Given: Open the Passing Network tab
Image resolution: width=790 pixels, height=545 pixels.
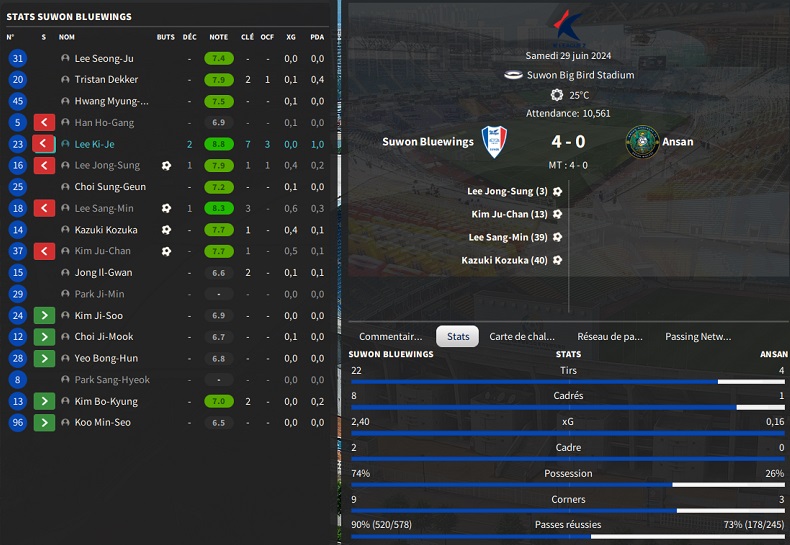Looking at the screenshot, I should pos(698,337).
